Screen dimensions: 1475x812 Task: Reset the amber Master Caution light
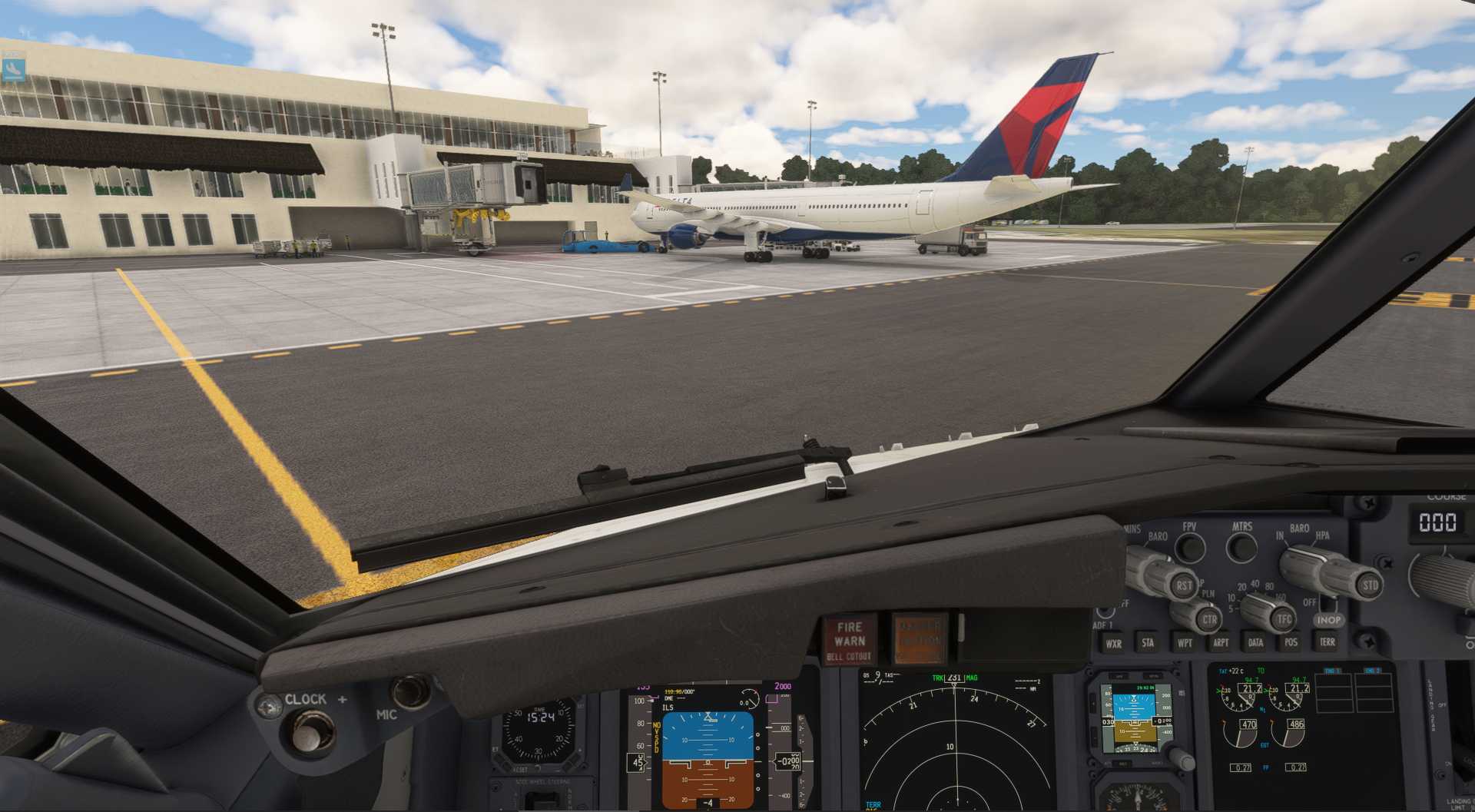tap(920, 639)
